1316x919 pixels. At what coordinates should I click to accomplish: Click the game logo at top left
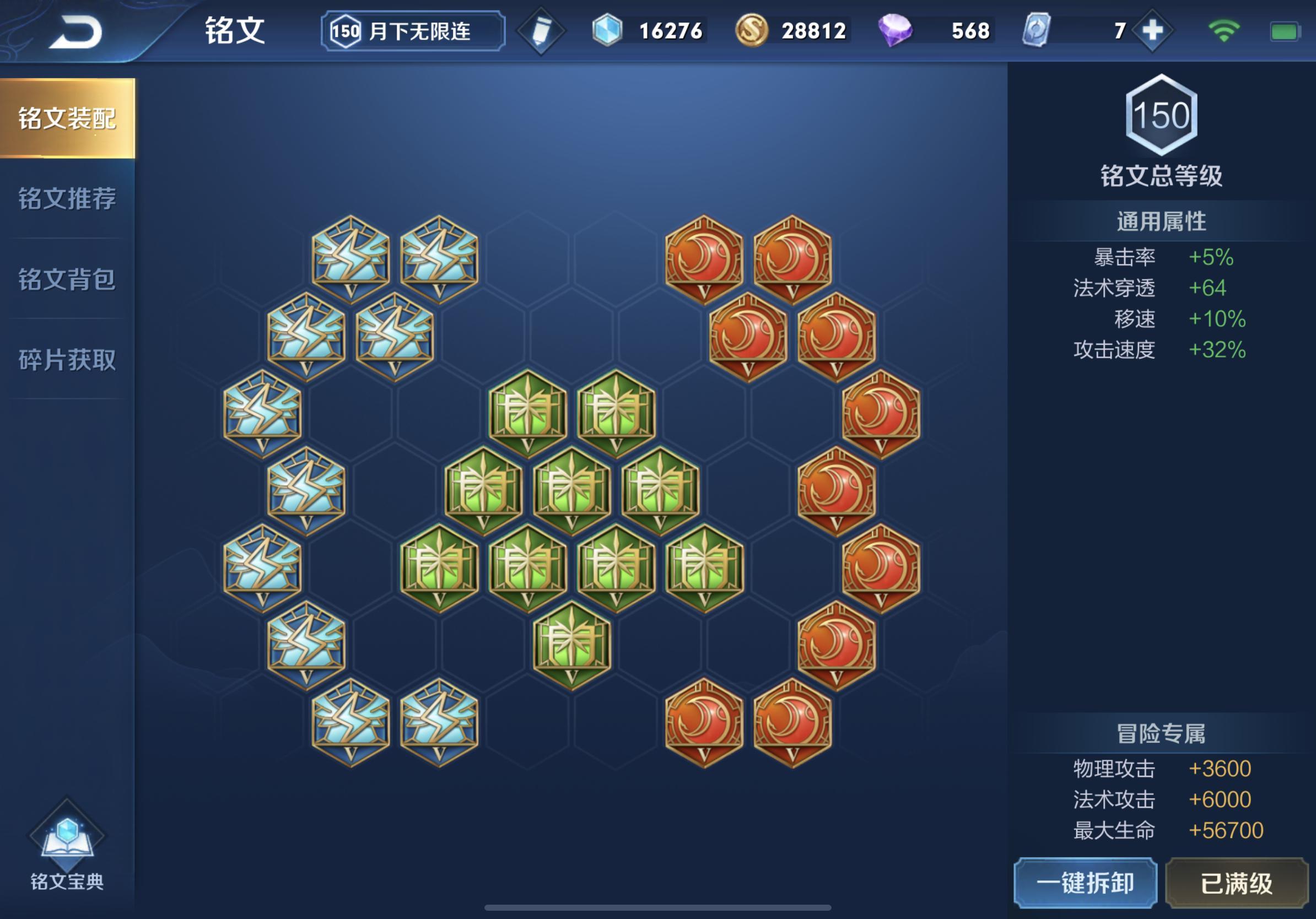pos(79,31)
